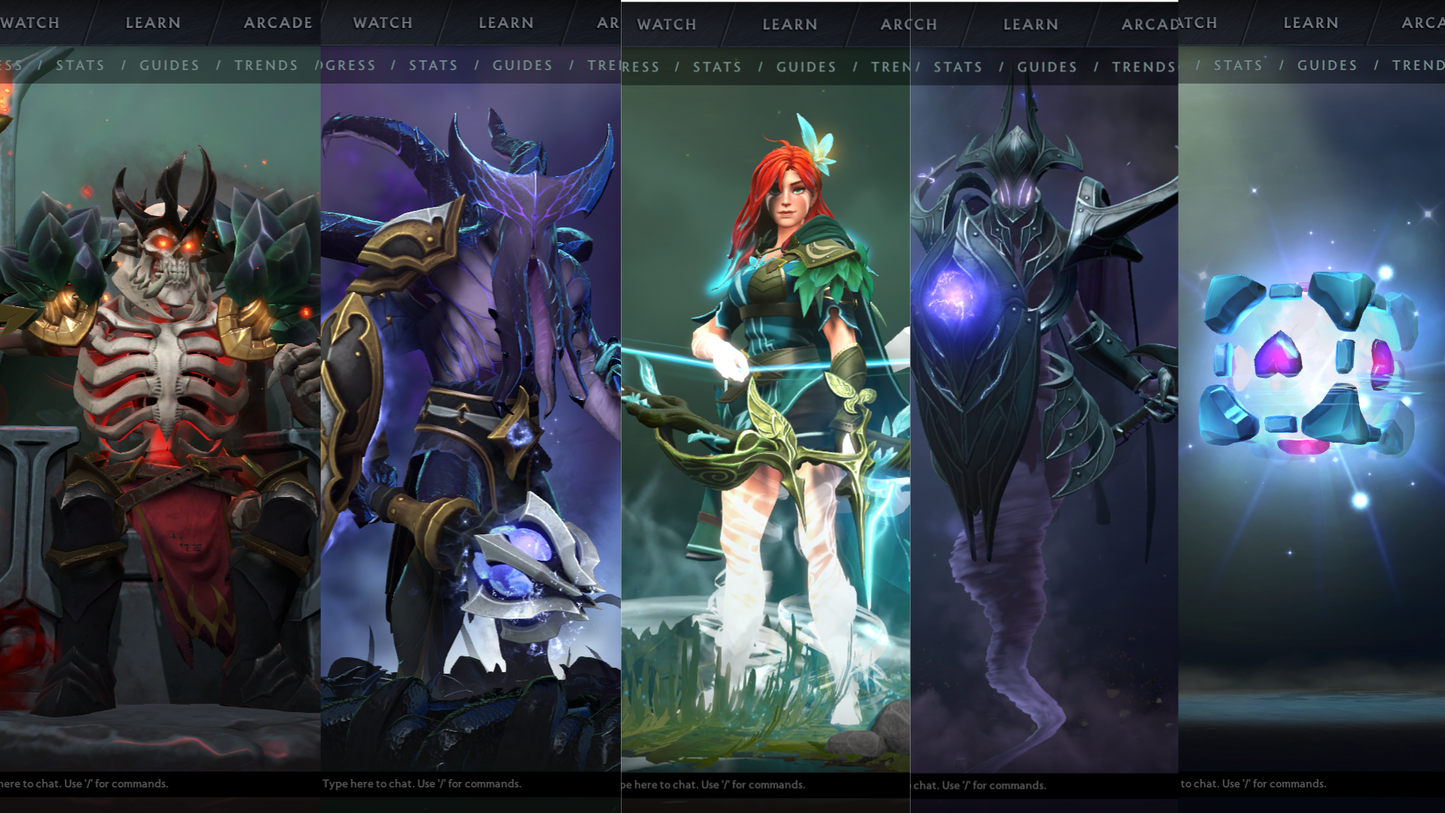Screen dimensions: 1445x813
Task: Show Stats in the skeleton king panel
Action: click(x=81, y=65)
